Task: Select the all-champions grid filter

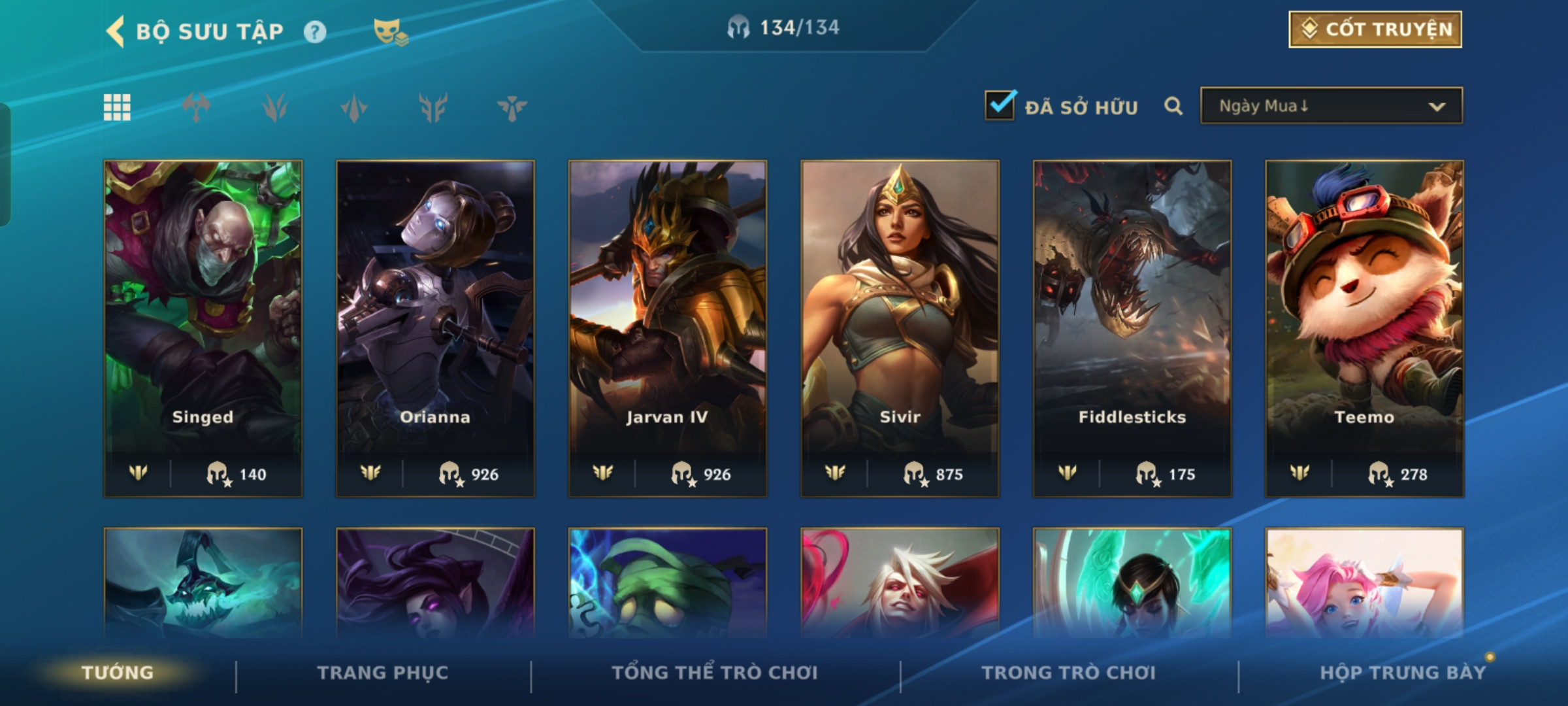Action: 117,107
